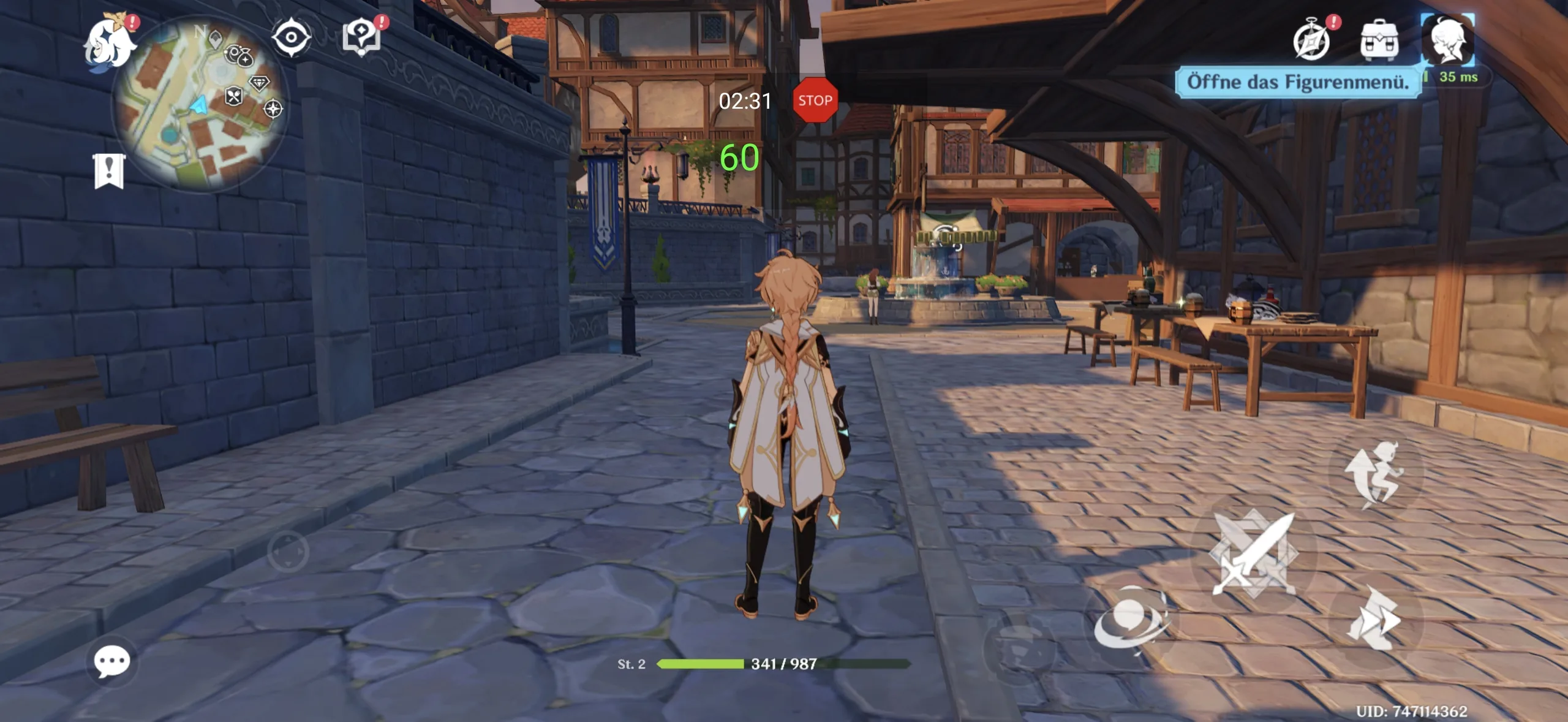
Task: Open the quest bookmark with exclamation mark
Action: pyautogui.click(x=109, y=171)
